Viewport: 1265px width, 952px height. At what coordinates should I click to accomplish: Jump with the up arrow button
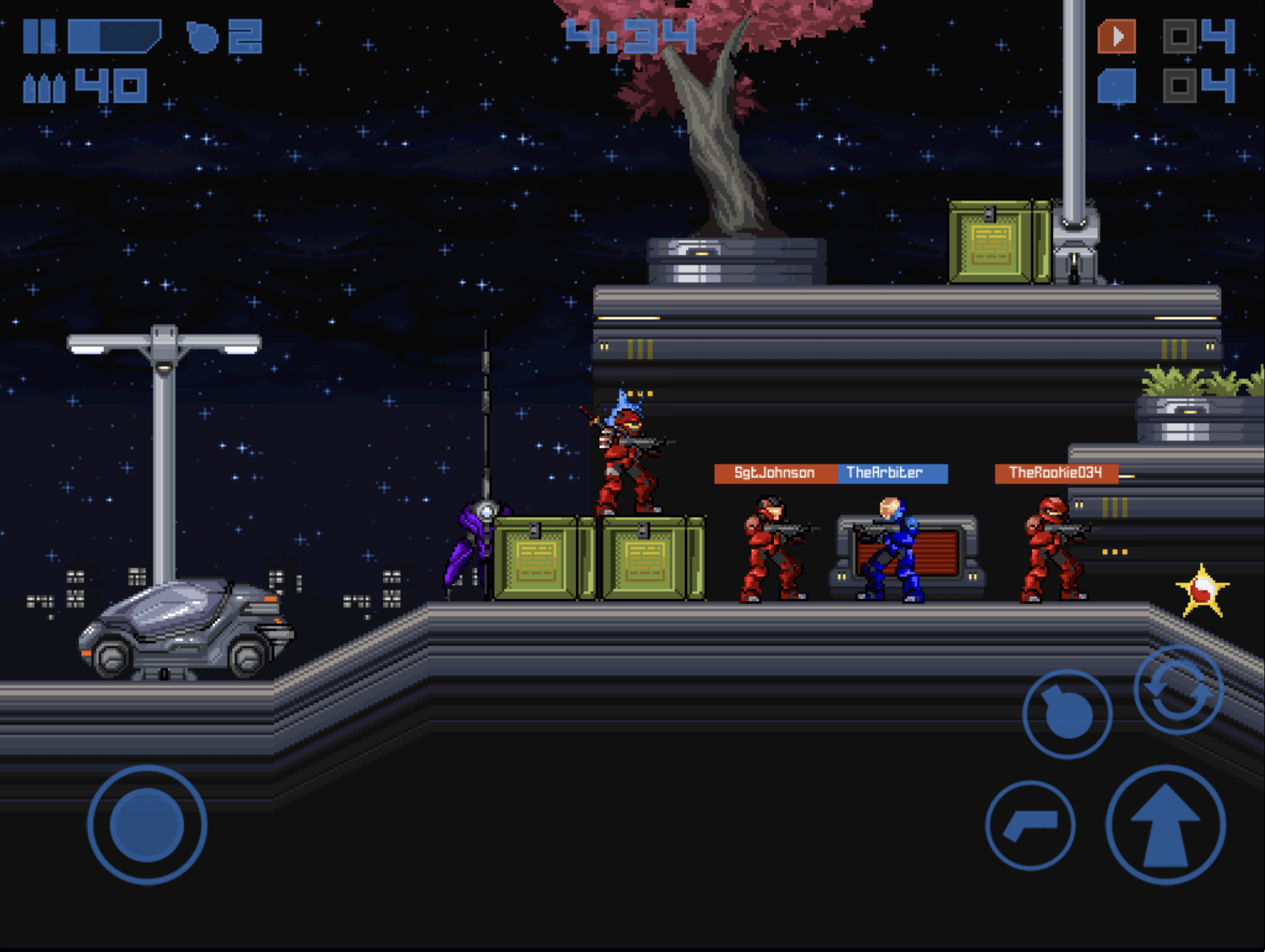tap(1165, 825)
